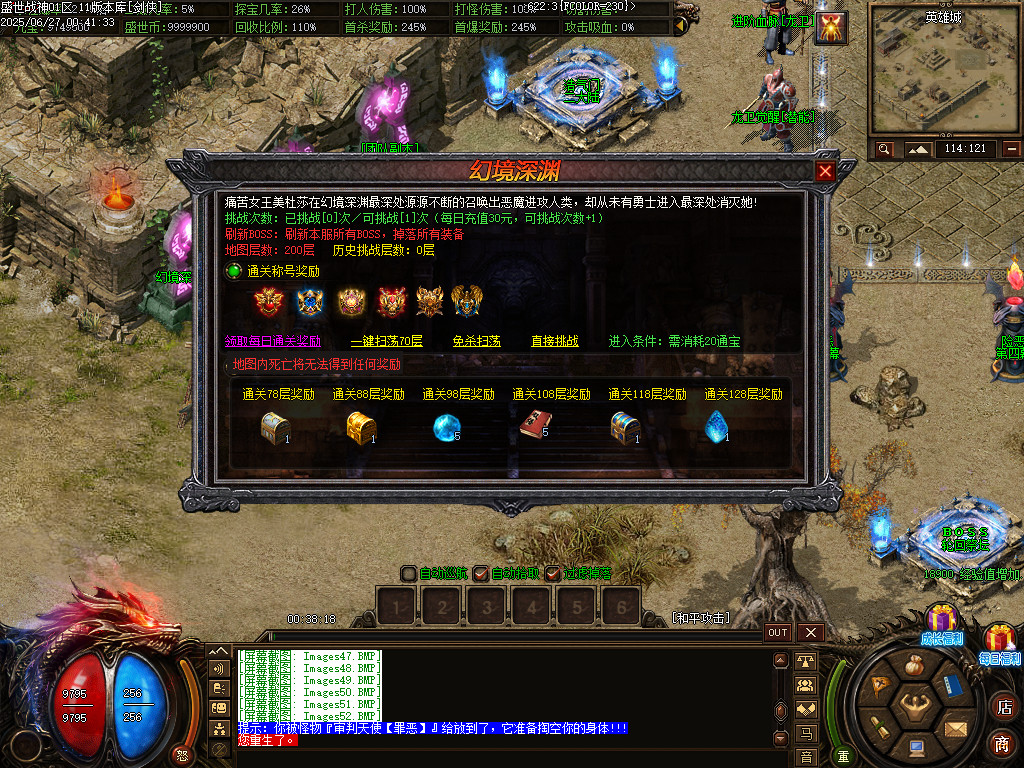1024x768 pixels.
Task: Inspect the 通关128层 blue crystal reward
Action: (x=715, y=427)
